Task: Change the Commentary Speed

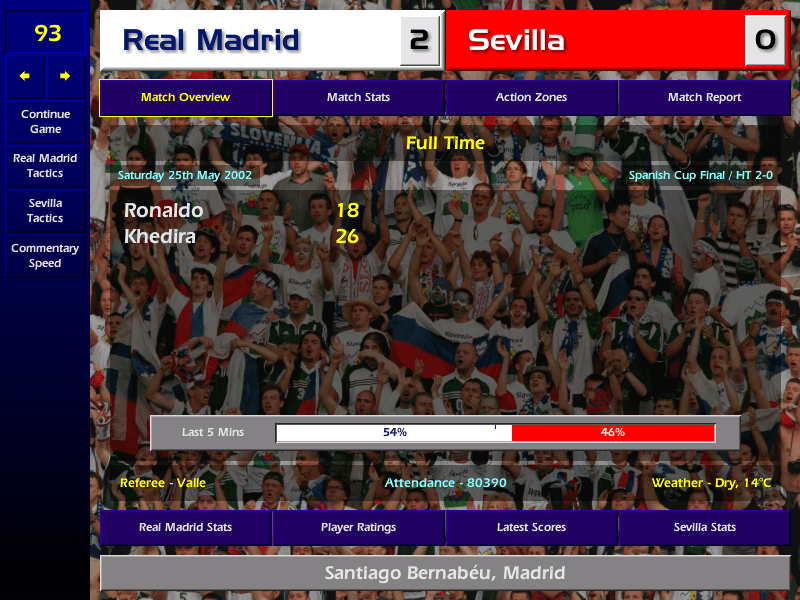Action: tap(45, 255)
